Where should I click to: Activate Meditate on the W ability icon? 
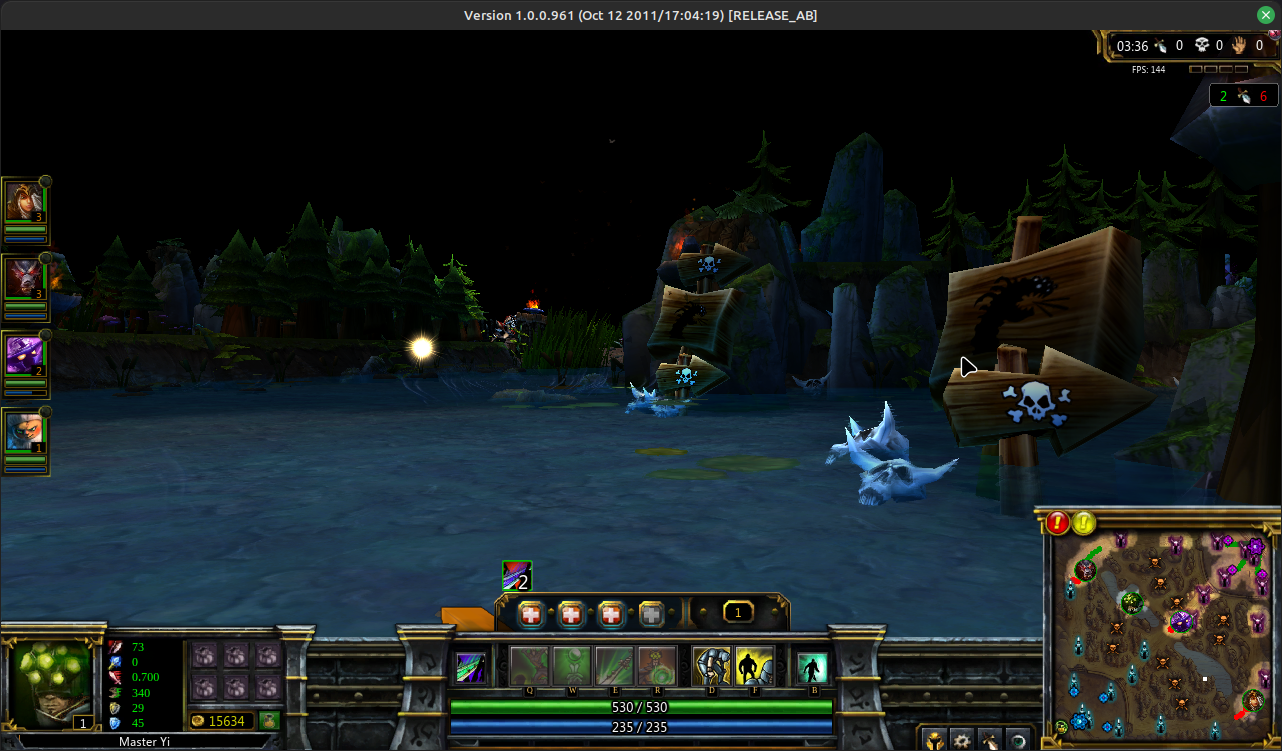(x=572, y=666)
